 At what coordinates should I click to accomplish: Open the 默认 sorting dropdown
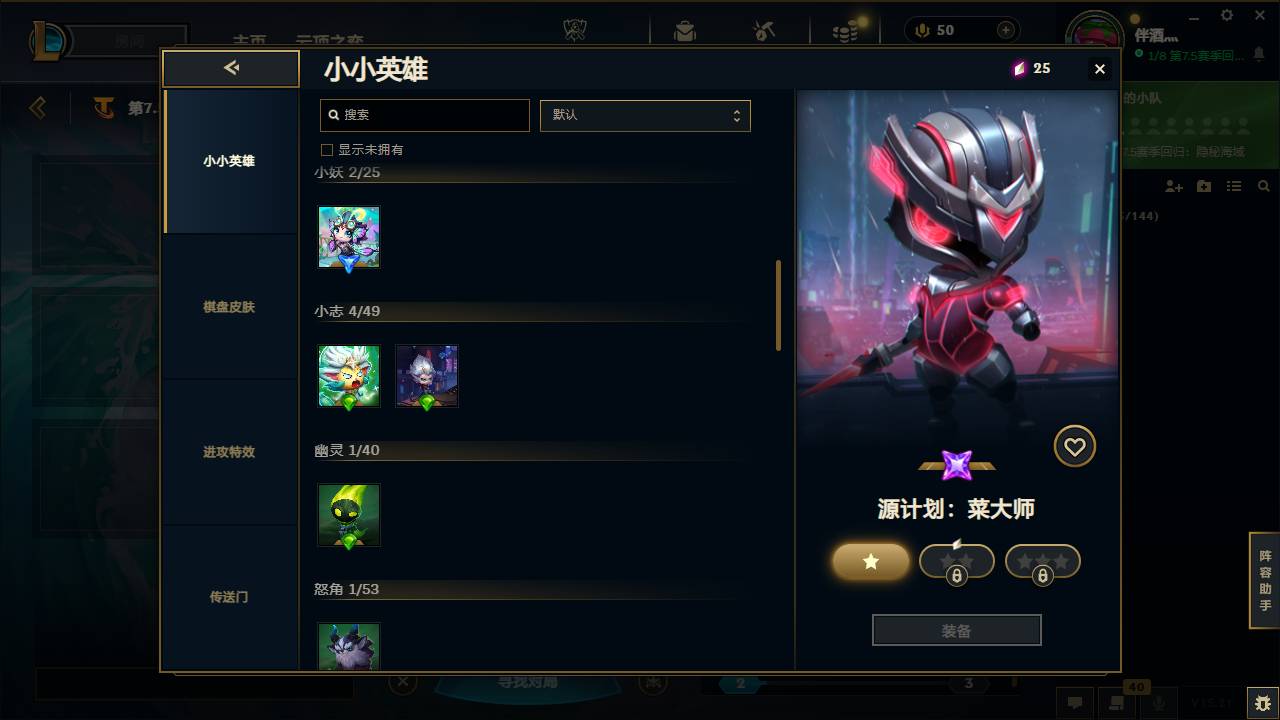click(645, 115)
